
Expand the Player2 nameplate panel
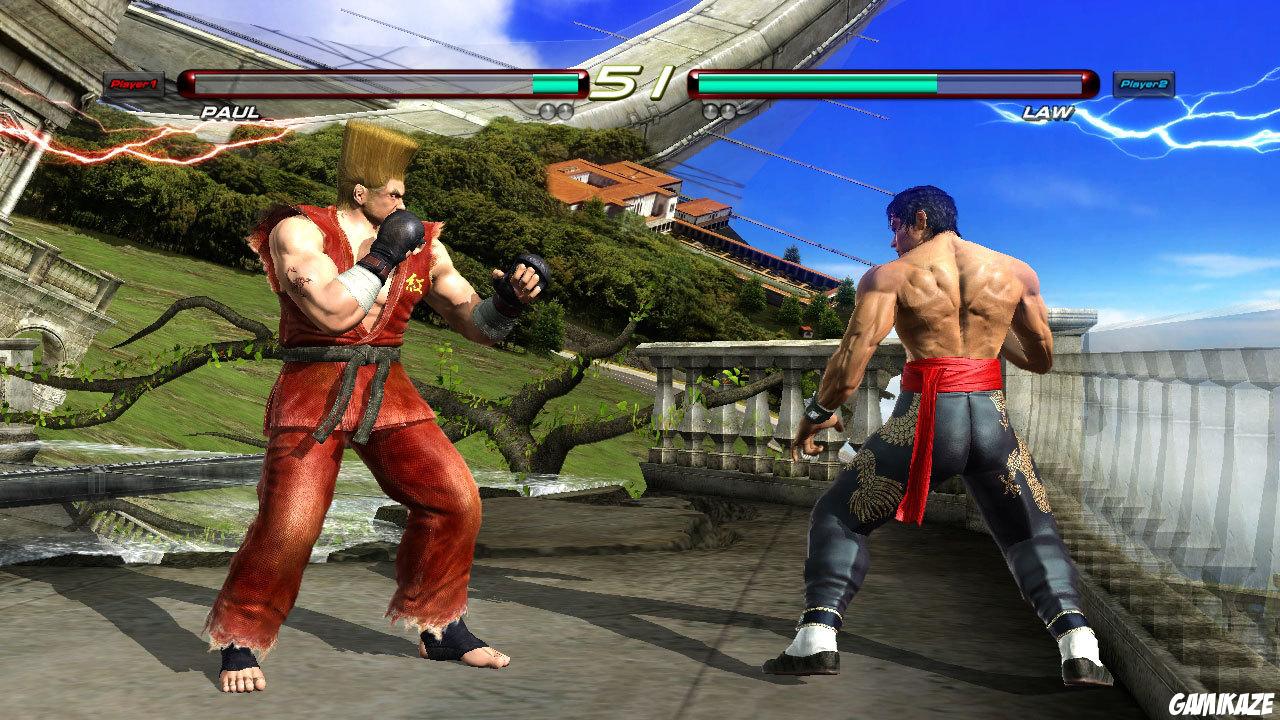click(1143, 82)
